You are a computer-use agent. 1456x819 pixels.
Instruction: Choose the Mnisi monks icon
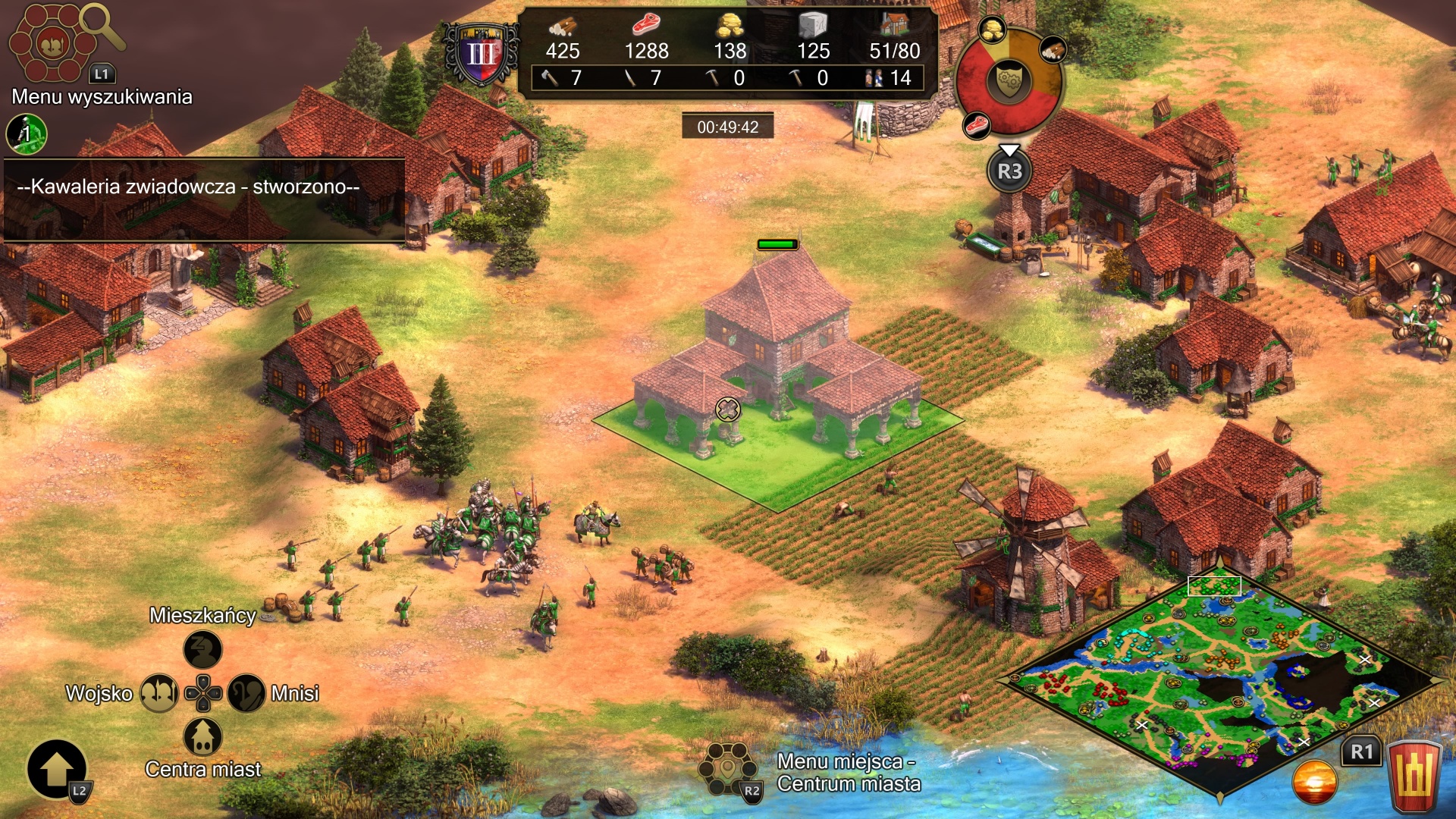(x=246, y=692)
